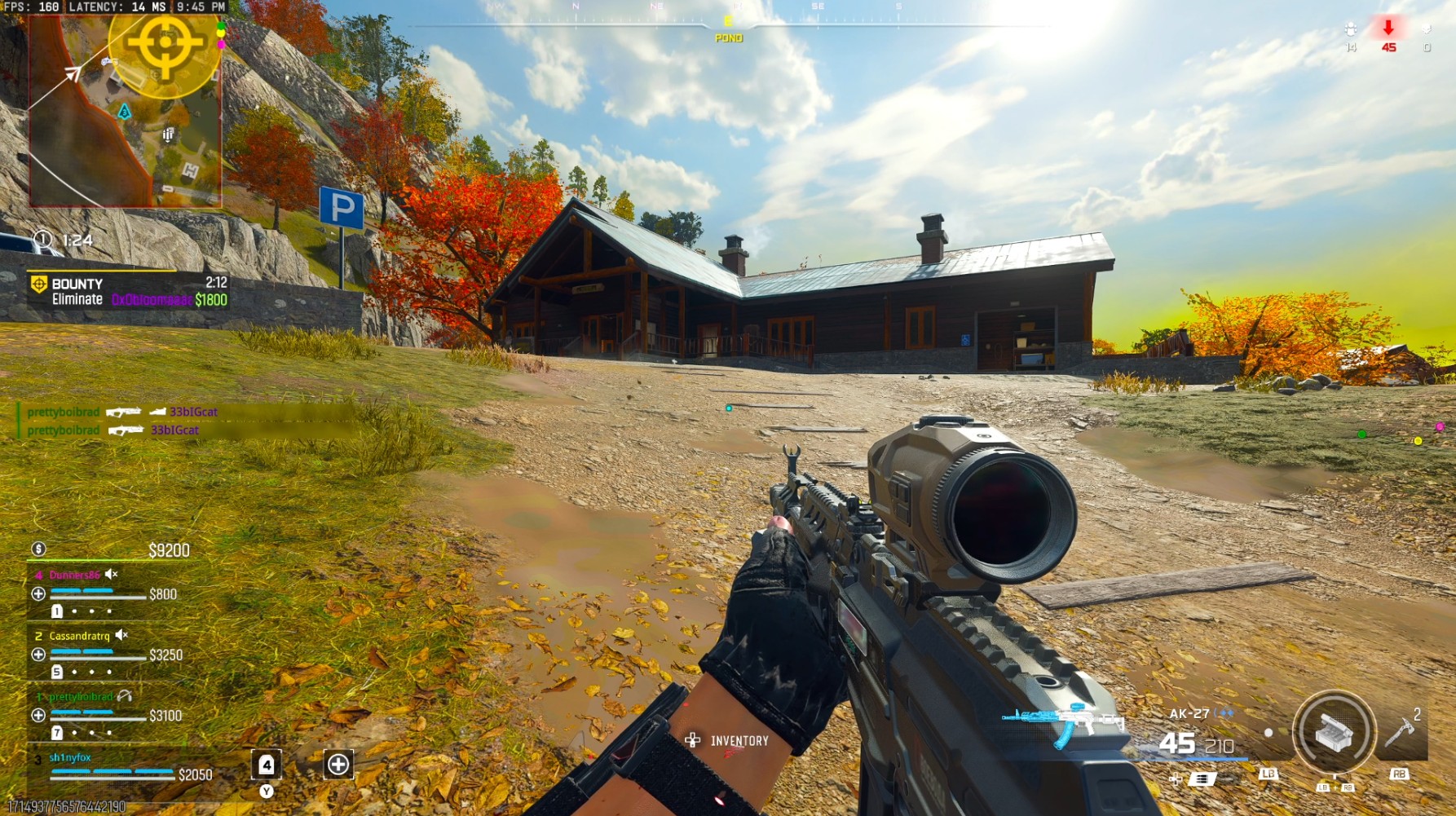
Task: Unmute teammate Cassandratrq
Action: click(x=122, y=635)
